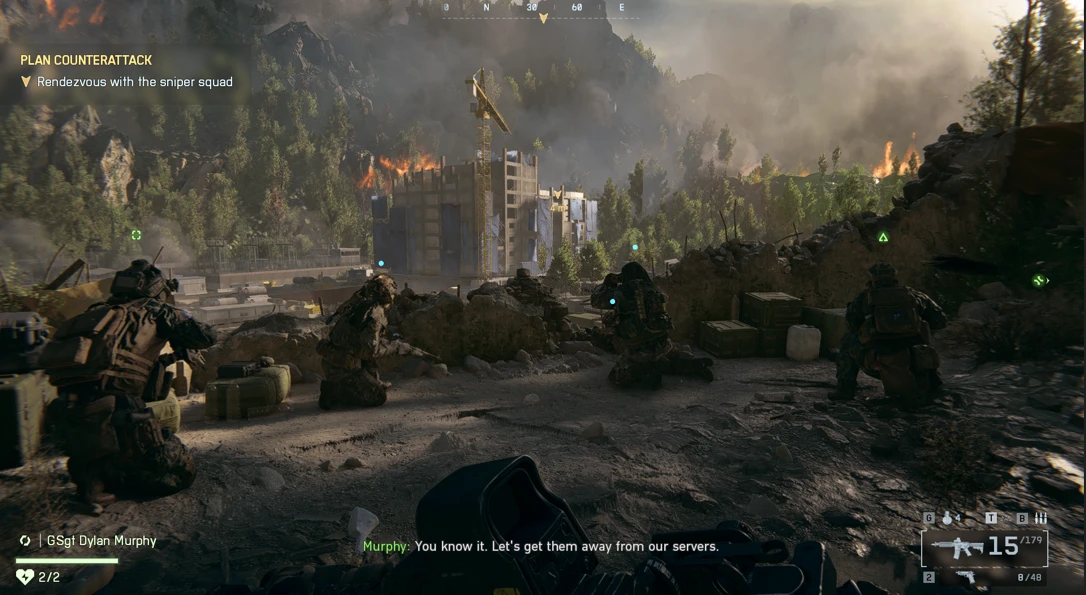Click the green square-bracket squad marker
The image size is (1086, 595).
pyautogui.click(x=136, y=235)
